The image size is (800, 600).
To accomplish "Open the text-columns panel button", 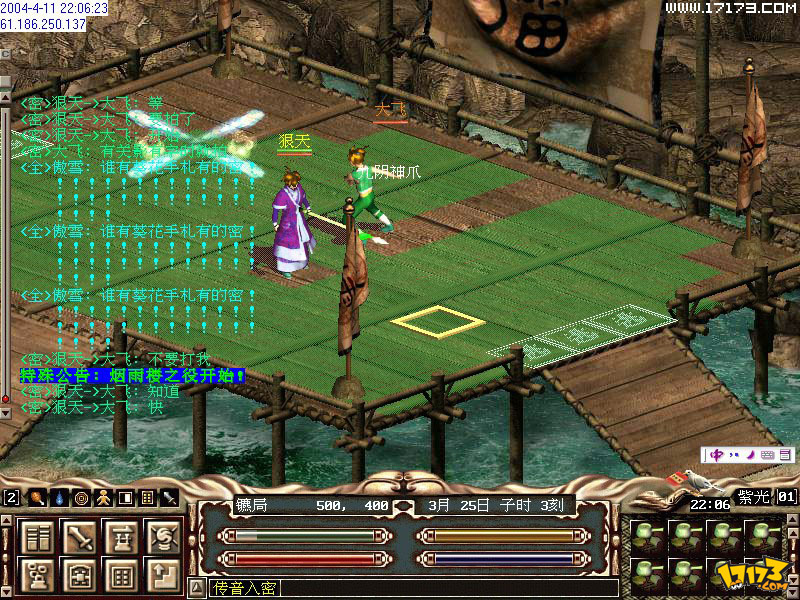I will click(x=39, y=537).
